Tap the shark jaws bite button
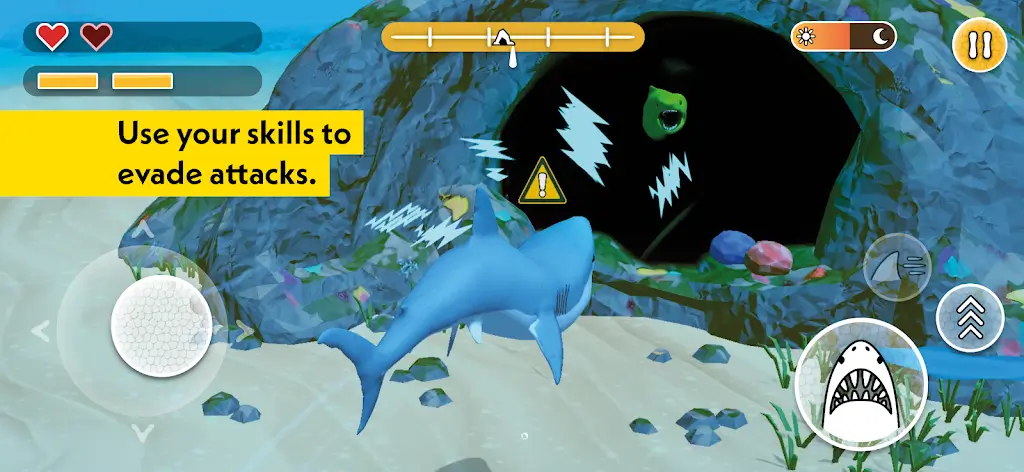Image resolution: width=1024 pixels, height=472 pixels. 861,384
